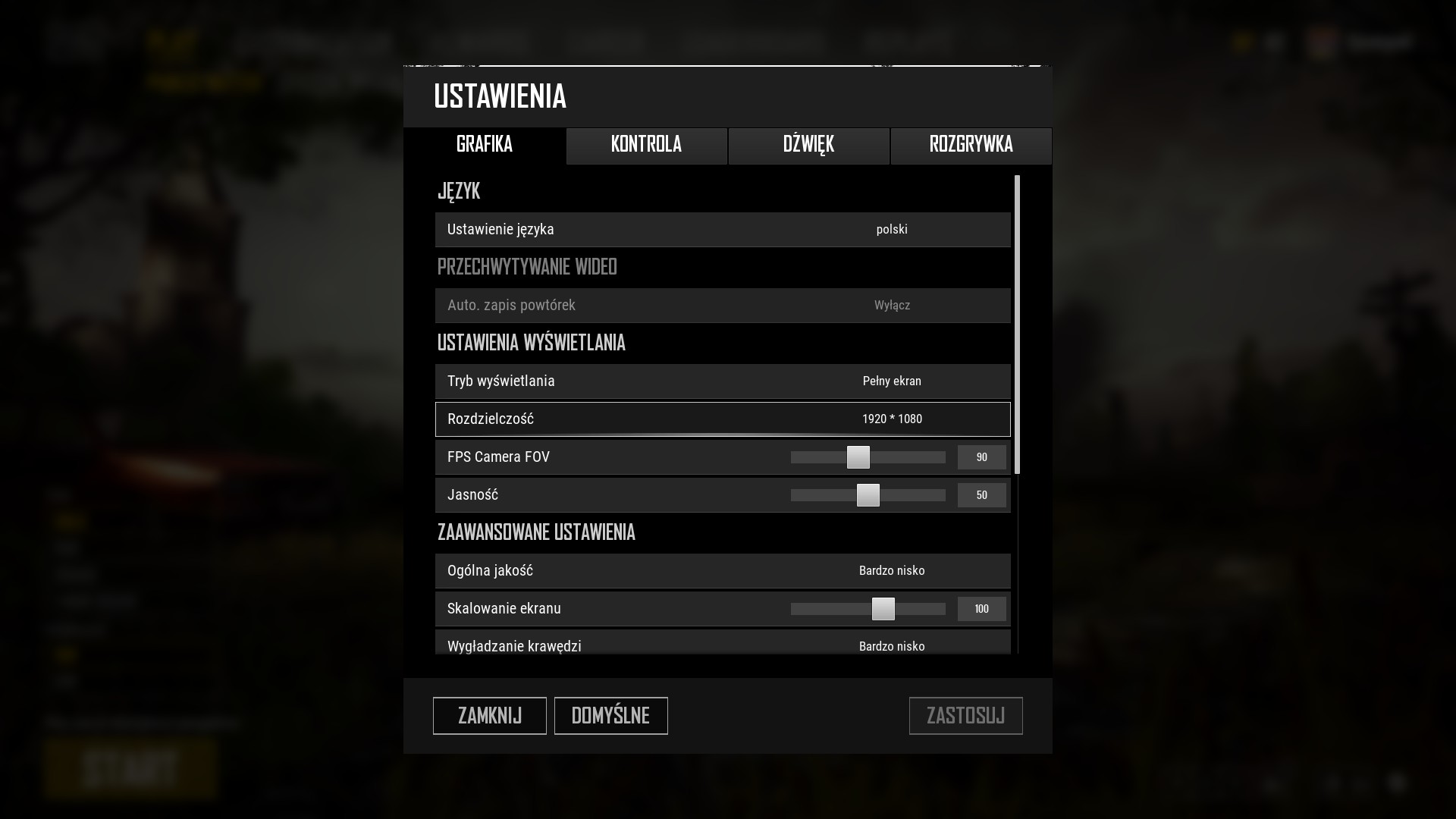Screen dimensions: 1456x819
Task: Click the Skalowanie ekranu slider handle
Action: pyautogui.click(x=883, y=609)
